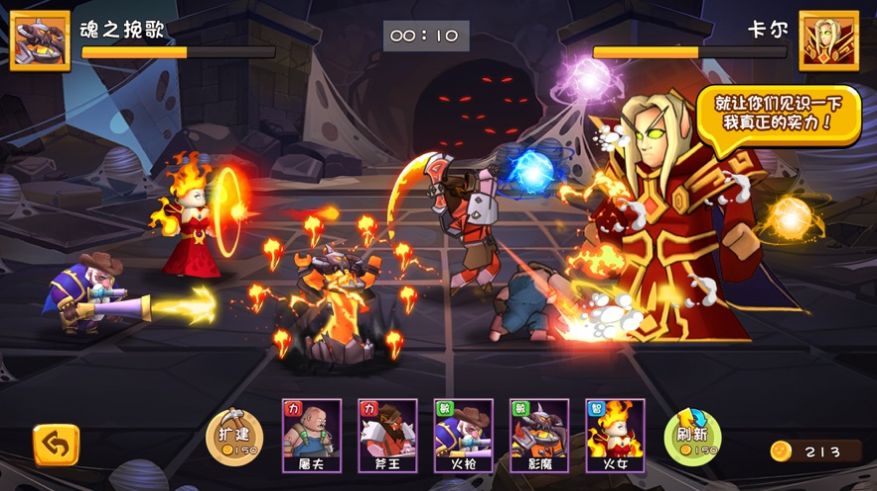The height and width of the screenshot is (491, 877).
Task: Hit the 刷新 refresh button
Action: tap(692, 436)
